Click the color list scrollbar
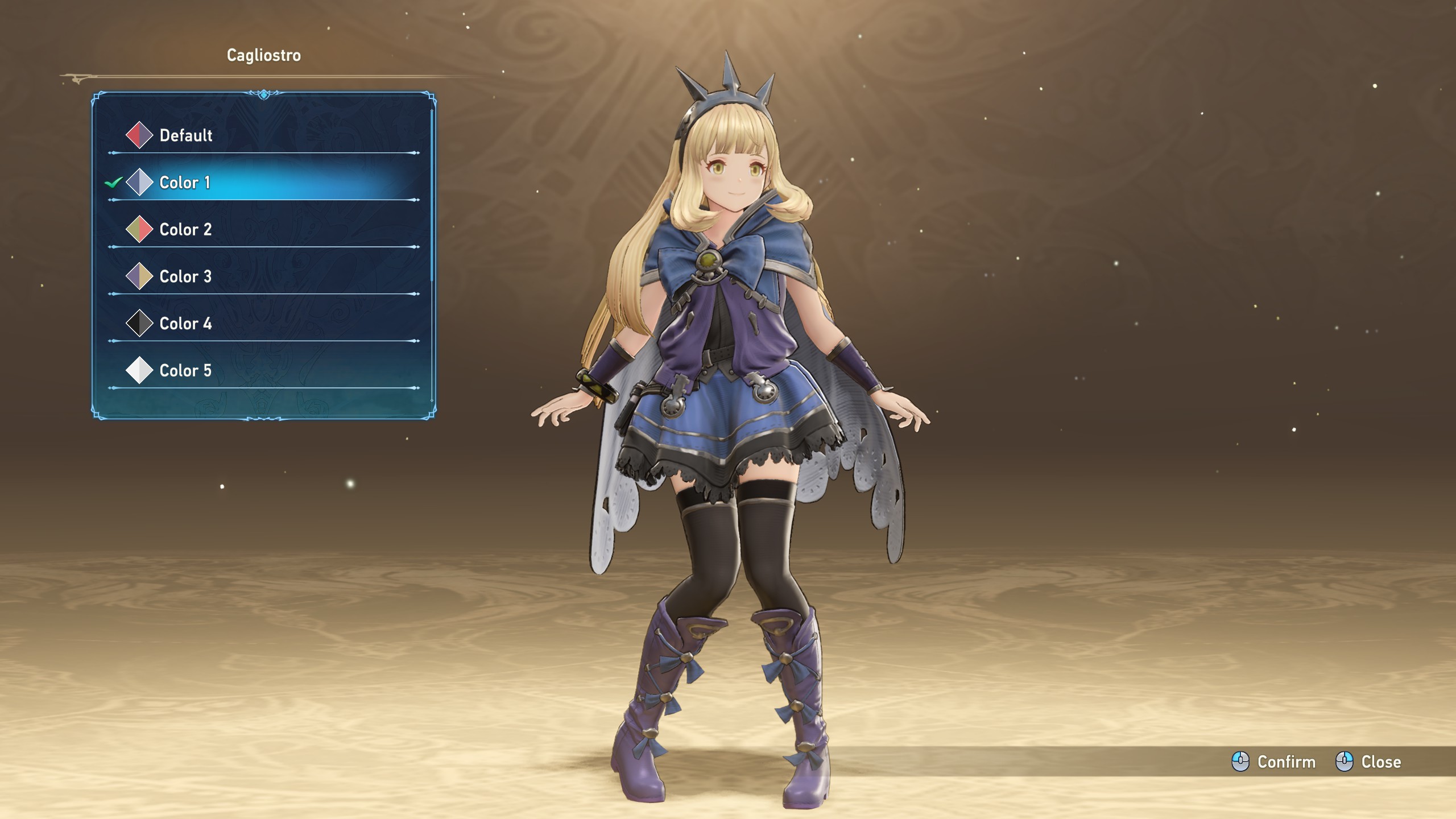The height and width of the screenshot is (819, 1456). [432, 193]
